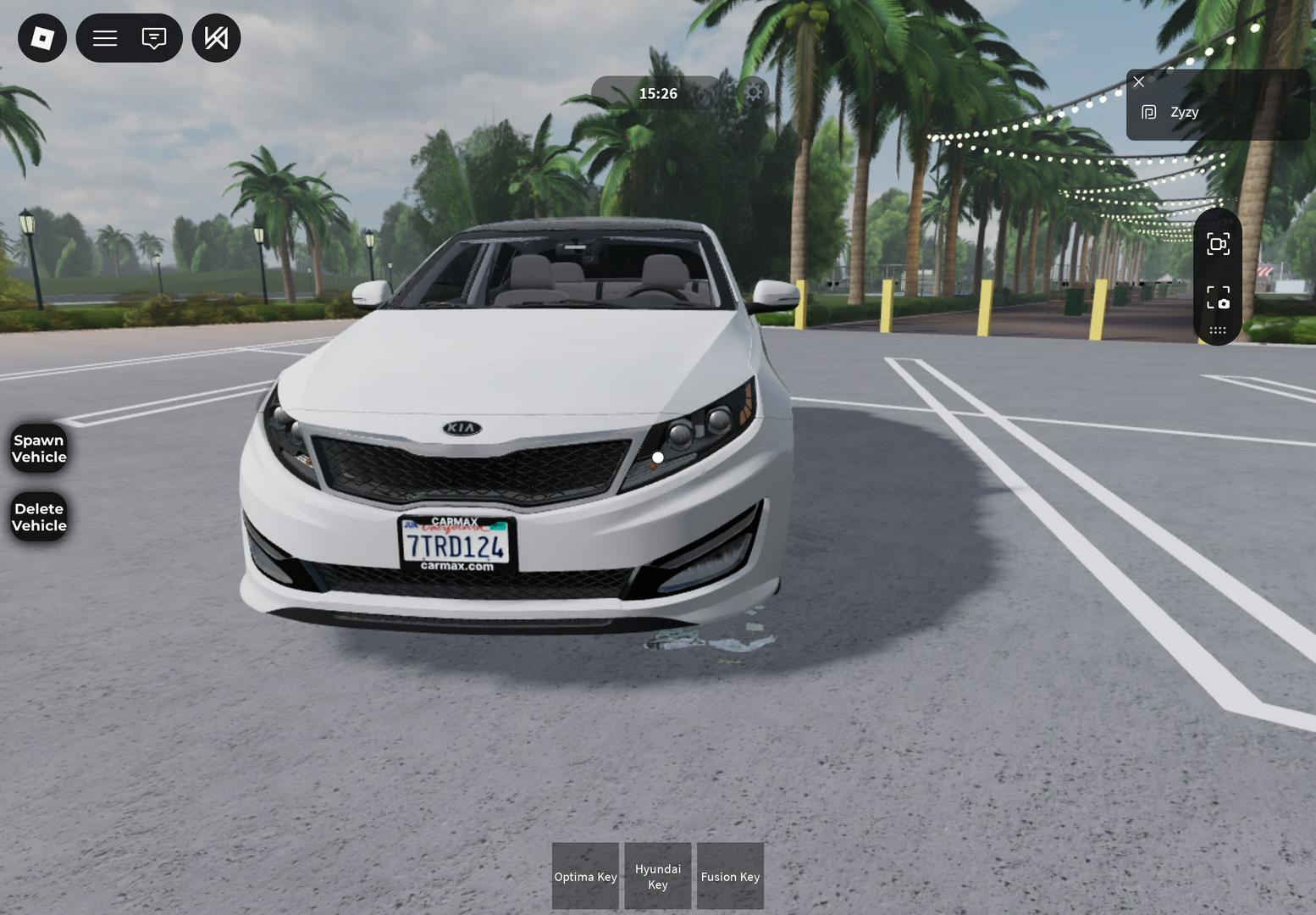1316x915 pixels.
Task: Open the hamburger list menu
Action: pyautogui.click(x=105, y=38)
